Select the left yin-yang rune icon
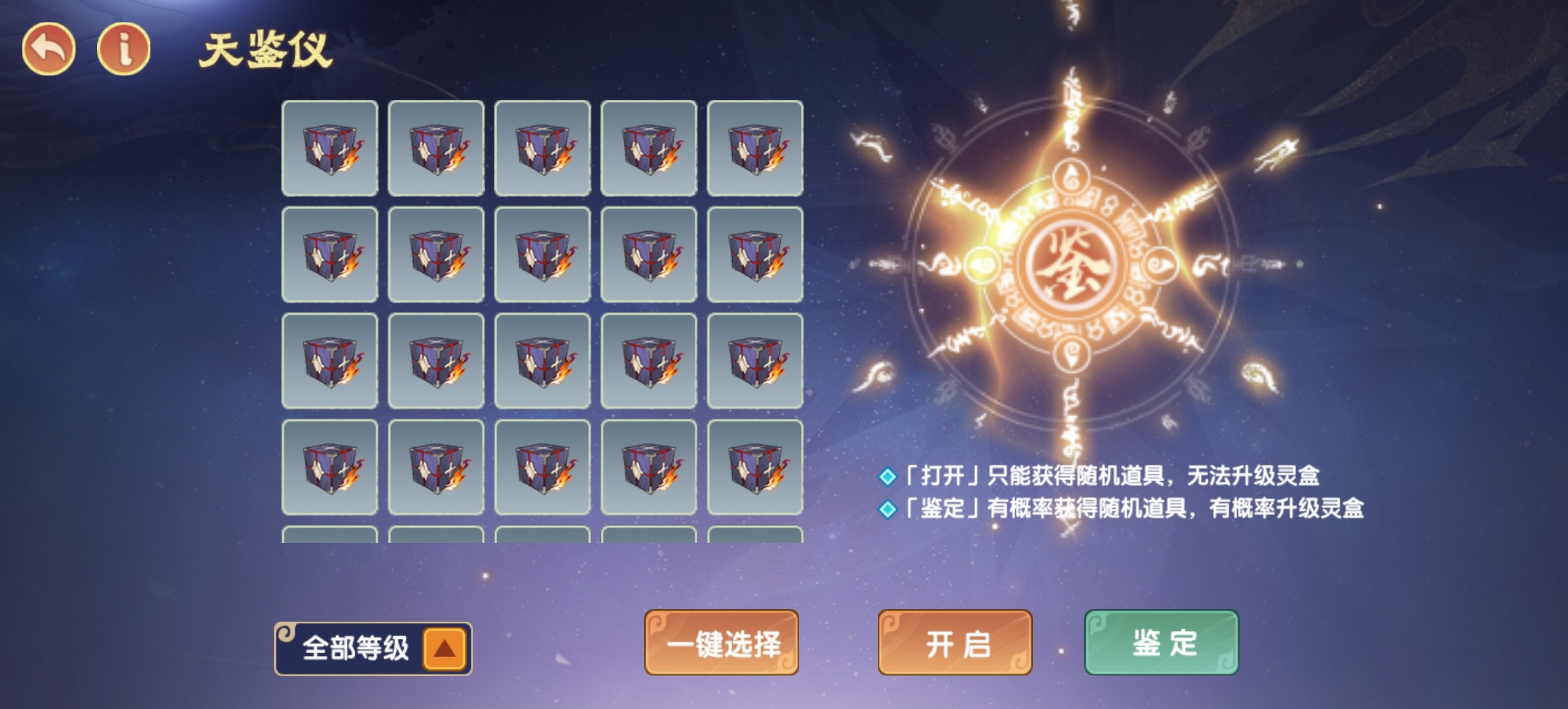The width and height of the screenshot is (1568, 709). (982, 265)
